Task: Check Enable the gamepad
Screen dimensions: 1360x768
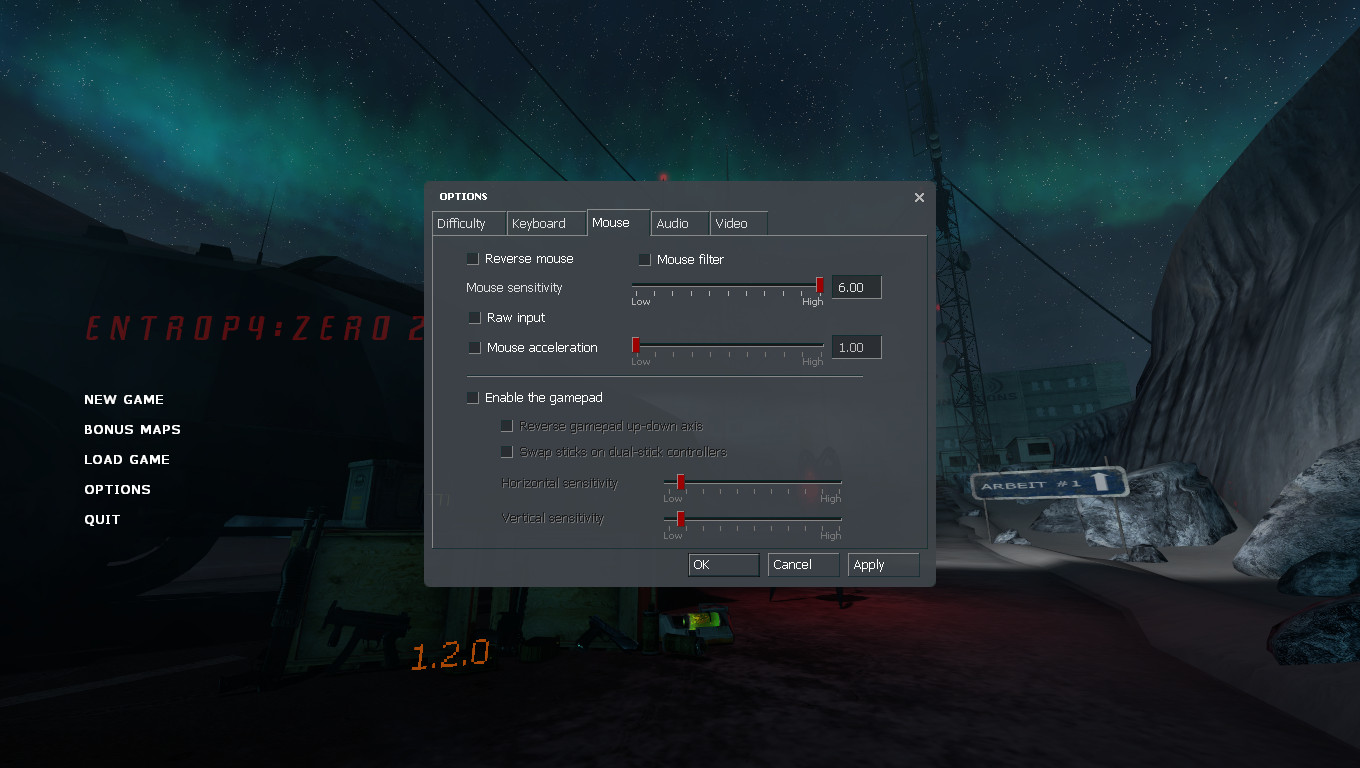Action: tap(472, 397)
